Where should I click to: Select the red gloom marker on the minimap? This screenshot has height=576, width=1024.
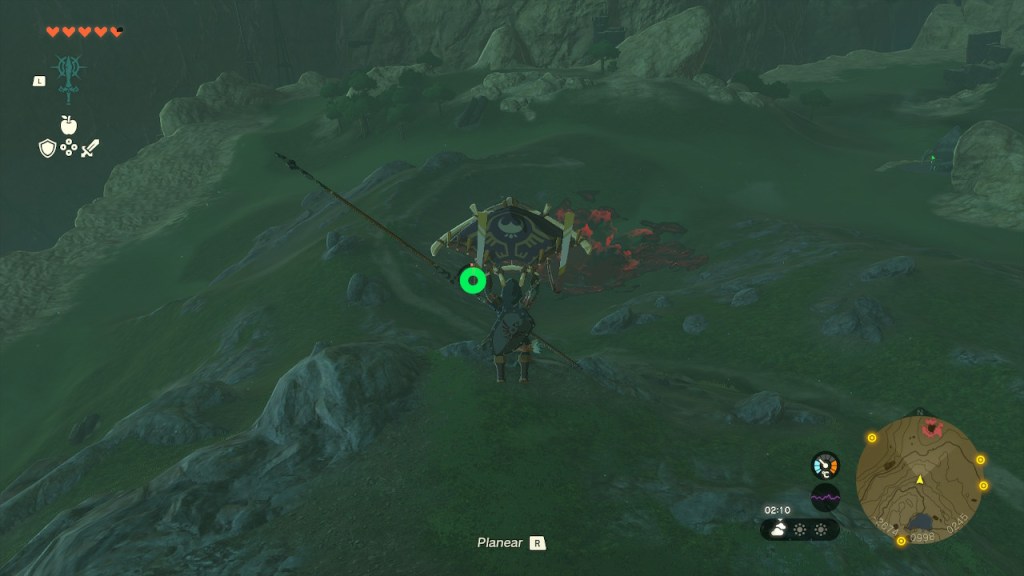coord(933,429)
